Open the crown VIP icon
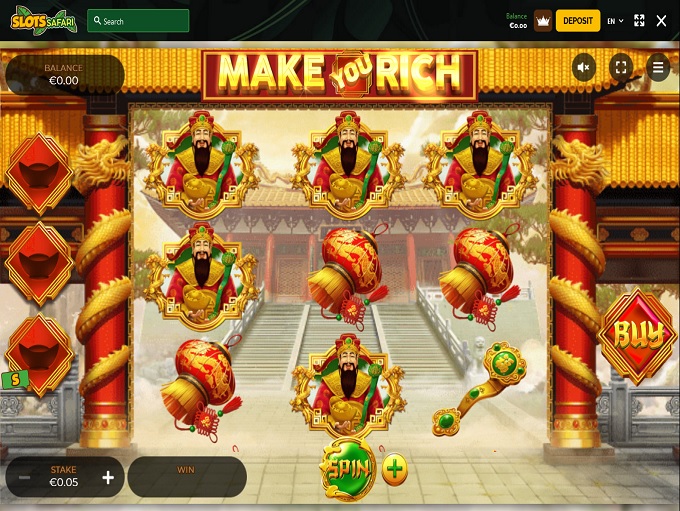 (x=543, y=20)
